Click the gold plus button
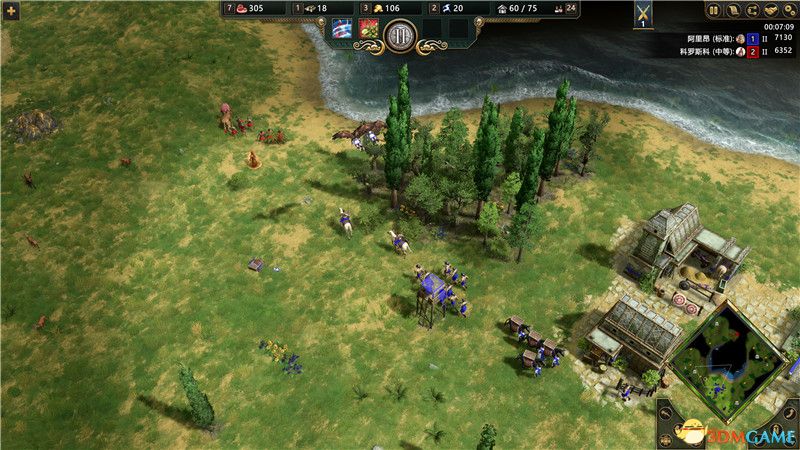 click(12, 10)
